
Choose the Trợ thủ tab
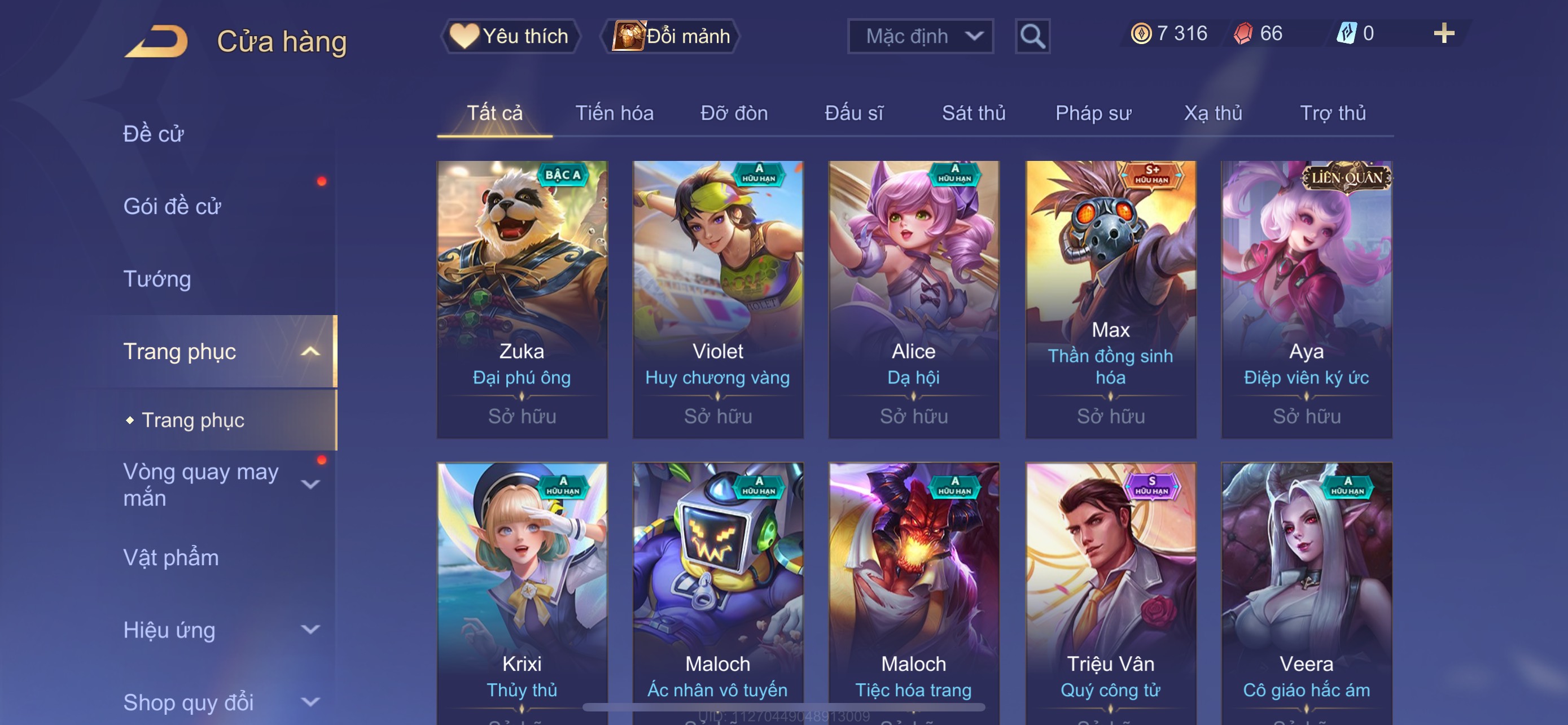click(x=1333, y=113)
